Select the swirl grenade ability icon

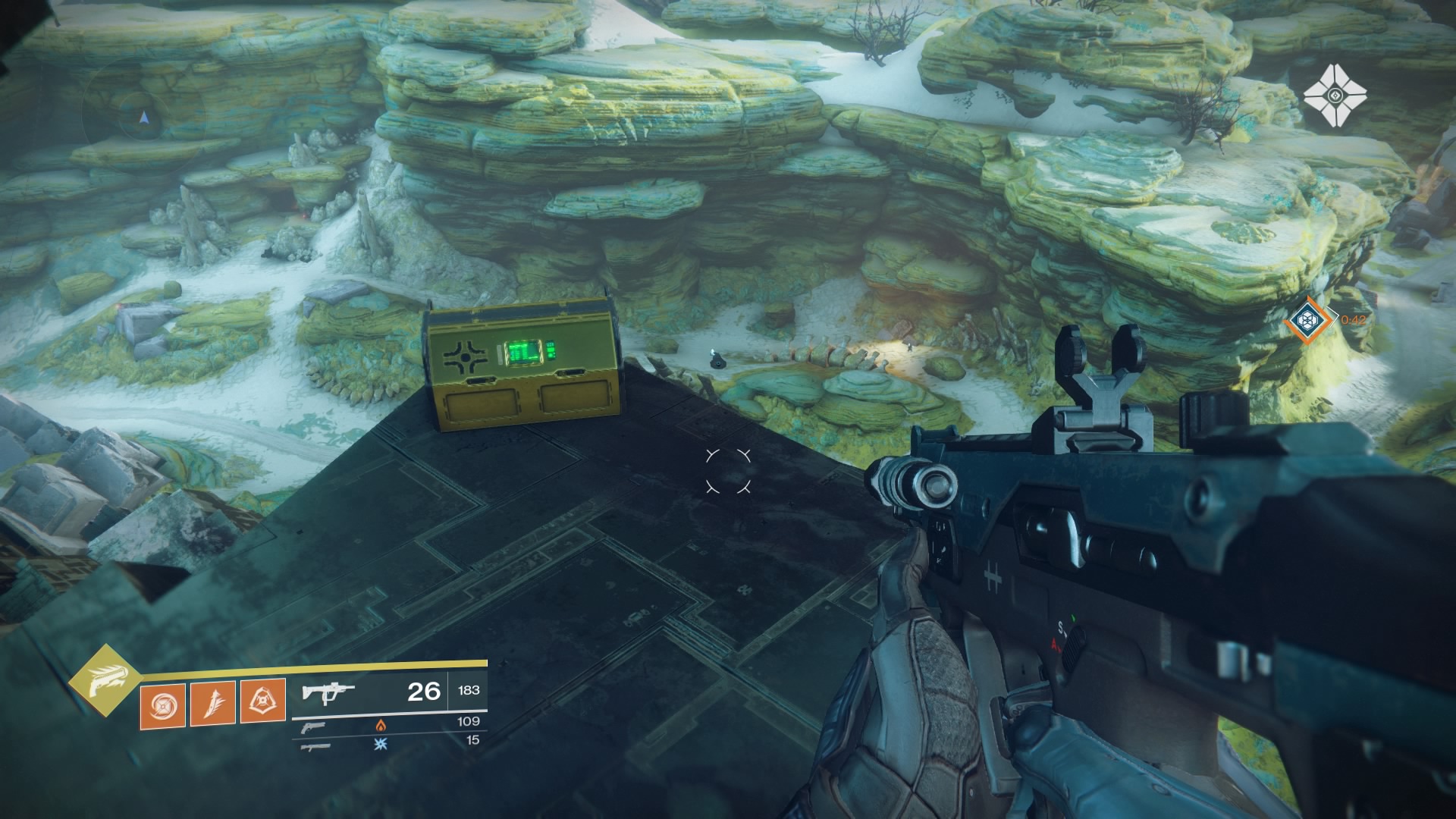click(162, 702)
